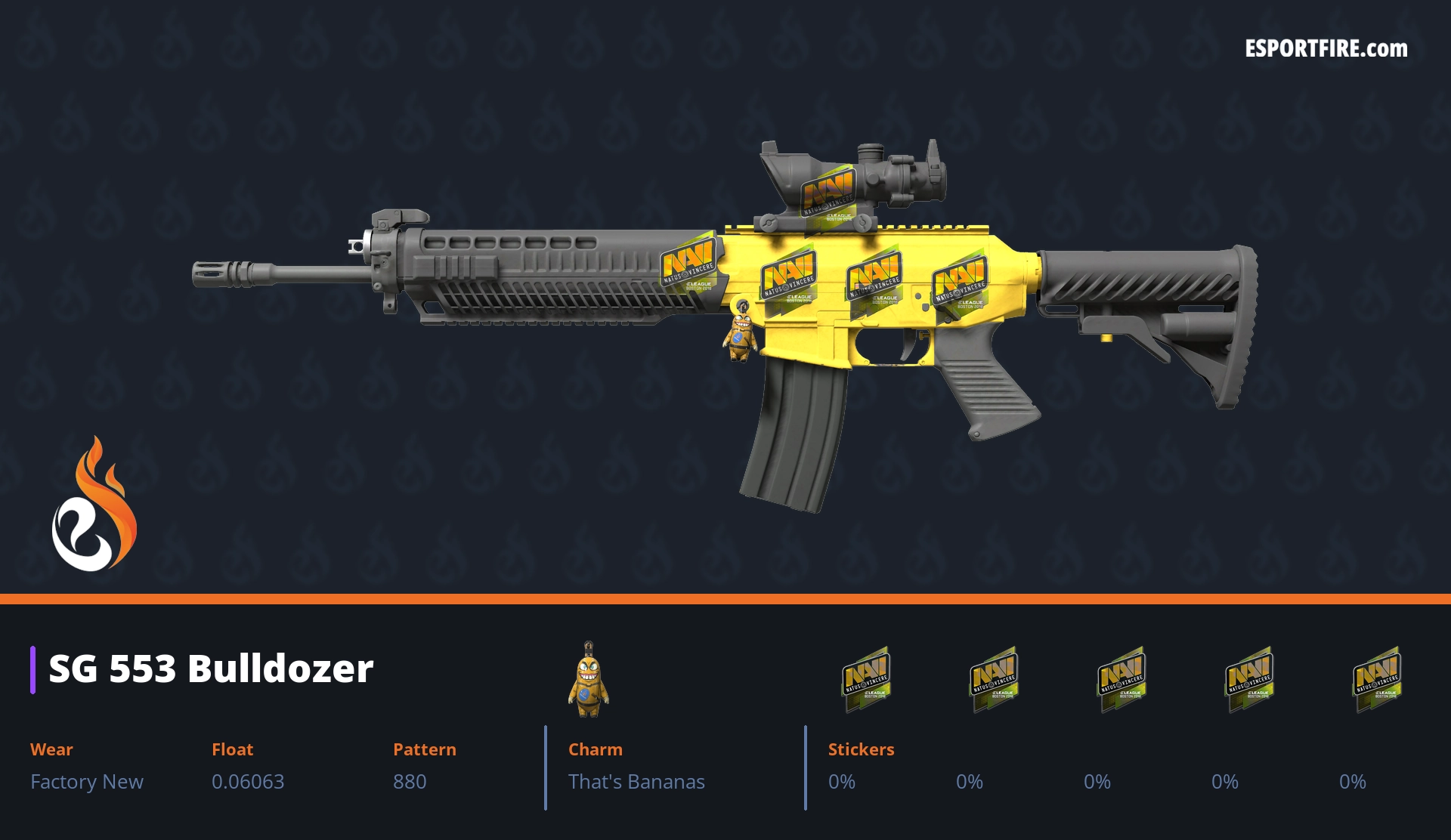Screen dimensions: 1451x840
Task: Click the That's Bananas charm thumbnail
Action: (x=589, y=679)
